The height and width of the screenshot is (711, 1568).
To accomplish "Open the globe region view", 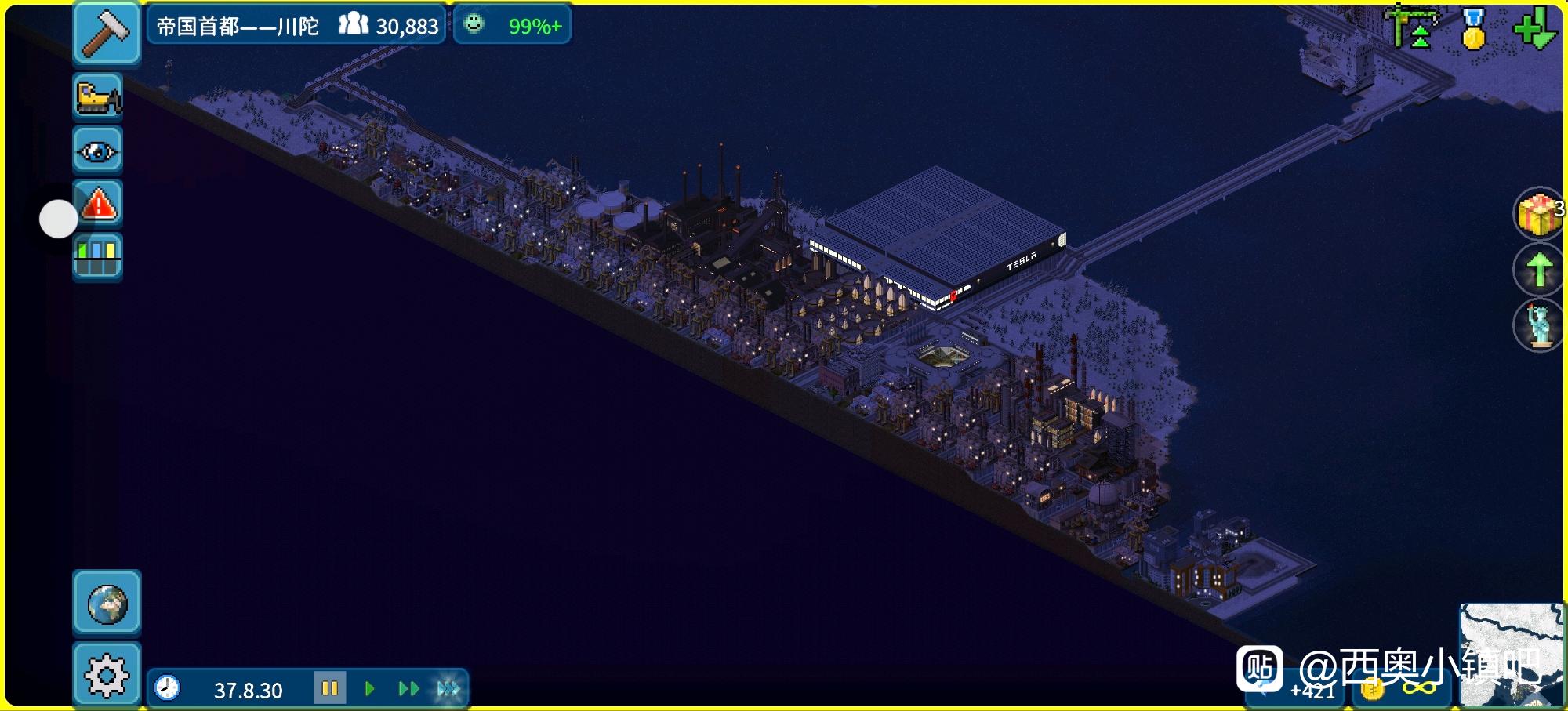I will [x=107, y=603].
